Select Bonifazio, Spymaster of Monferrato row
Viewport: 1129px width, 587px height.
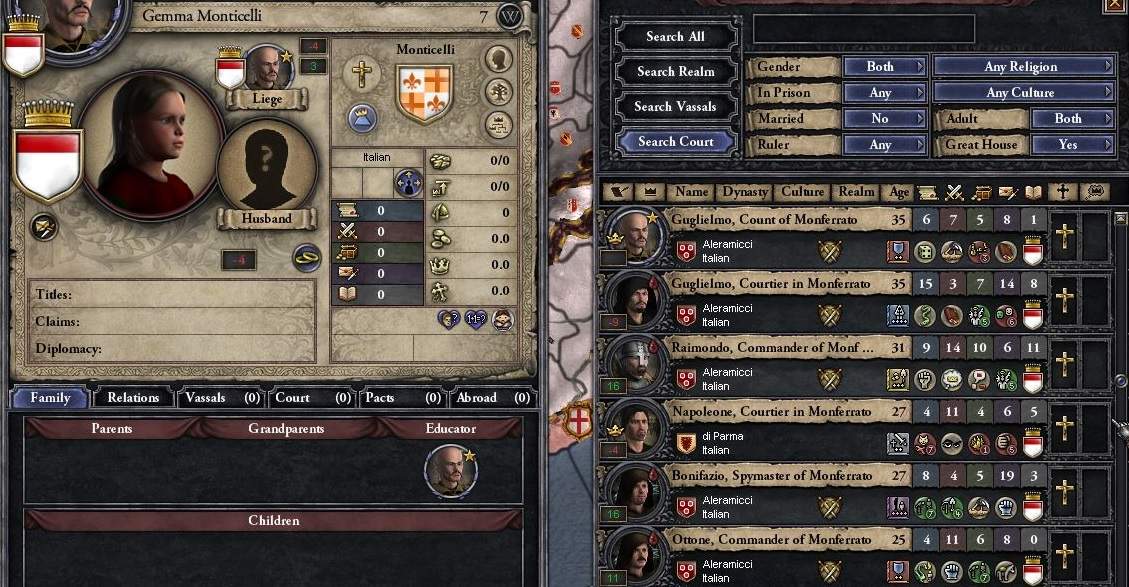click(x=770, y=476)
